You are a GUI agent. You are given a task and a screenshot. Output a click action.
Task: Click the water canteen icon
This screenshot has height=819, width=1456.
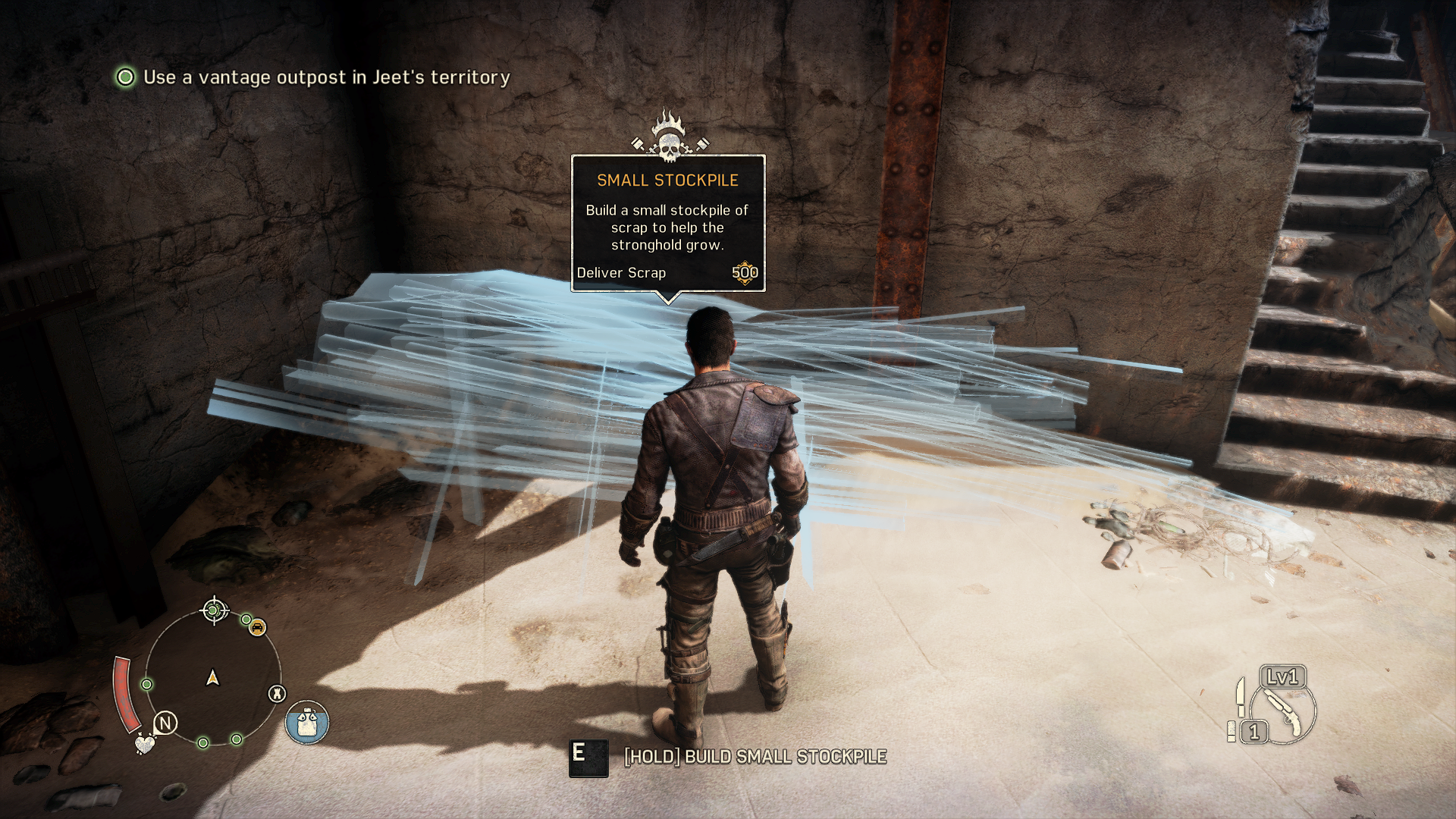click(x=307, y=722)
